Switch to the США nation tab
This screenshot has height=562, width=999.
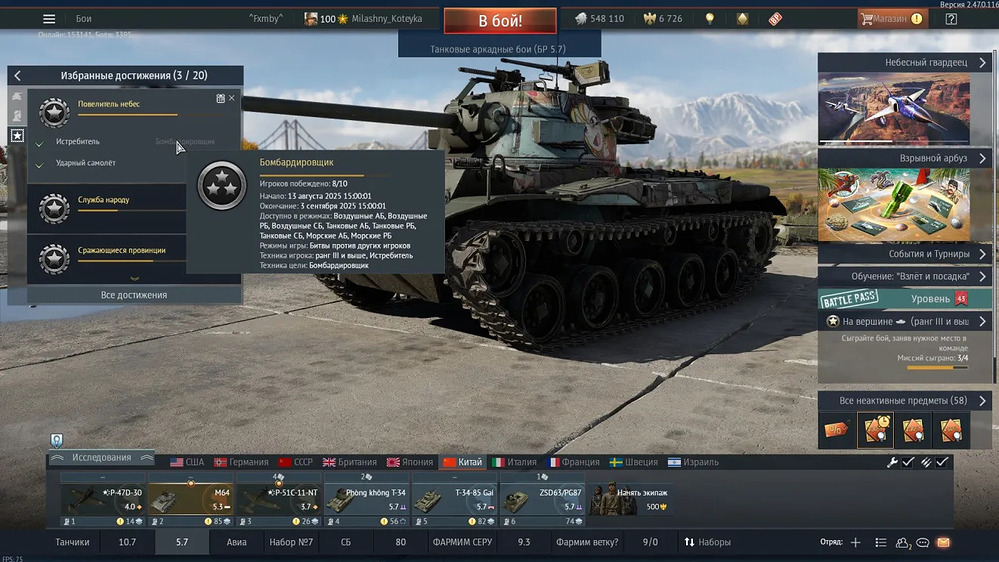[x=187, y=462]
